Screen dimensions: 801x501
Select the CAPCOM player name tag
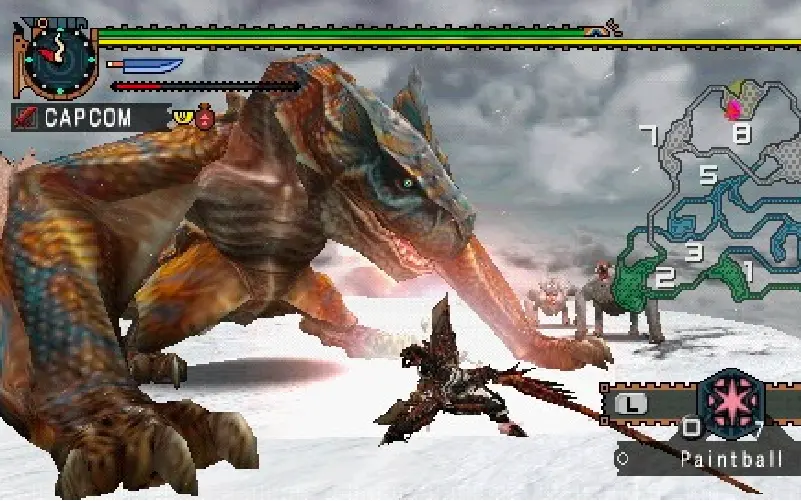pyautogui.click(x=85, y=117)
